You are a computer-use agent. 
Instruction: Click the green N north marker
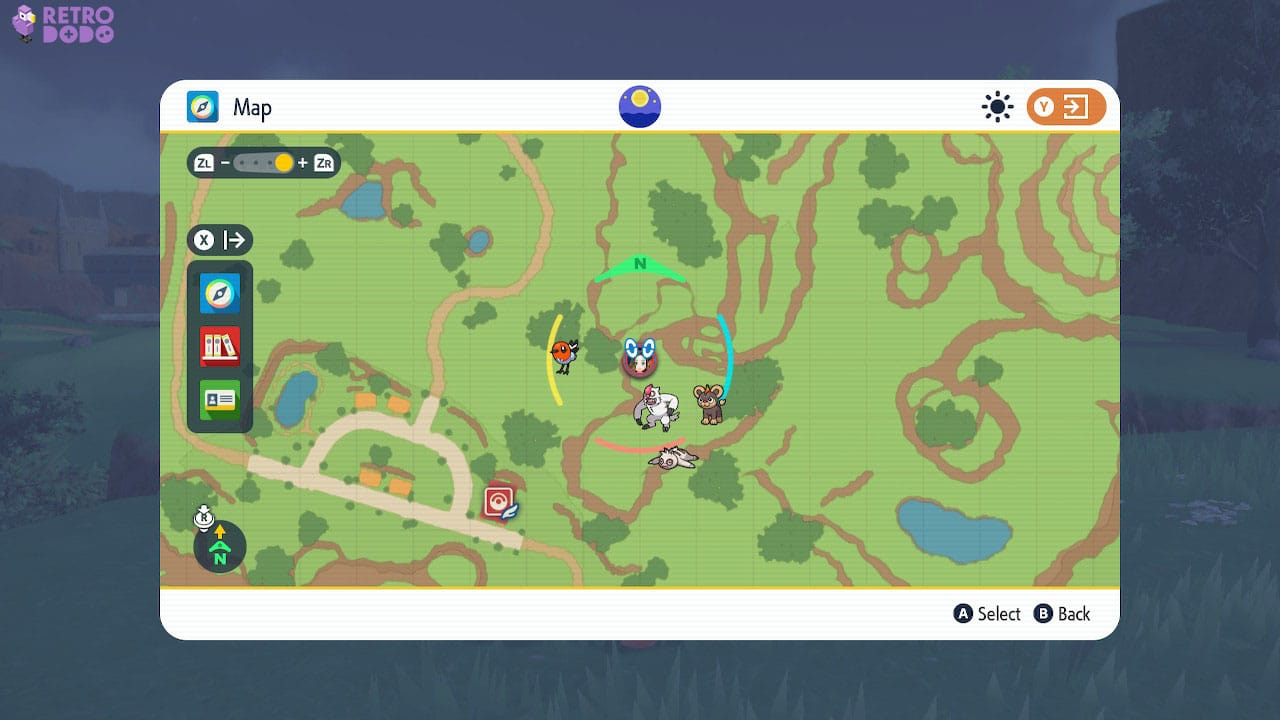[640, 265]
